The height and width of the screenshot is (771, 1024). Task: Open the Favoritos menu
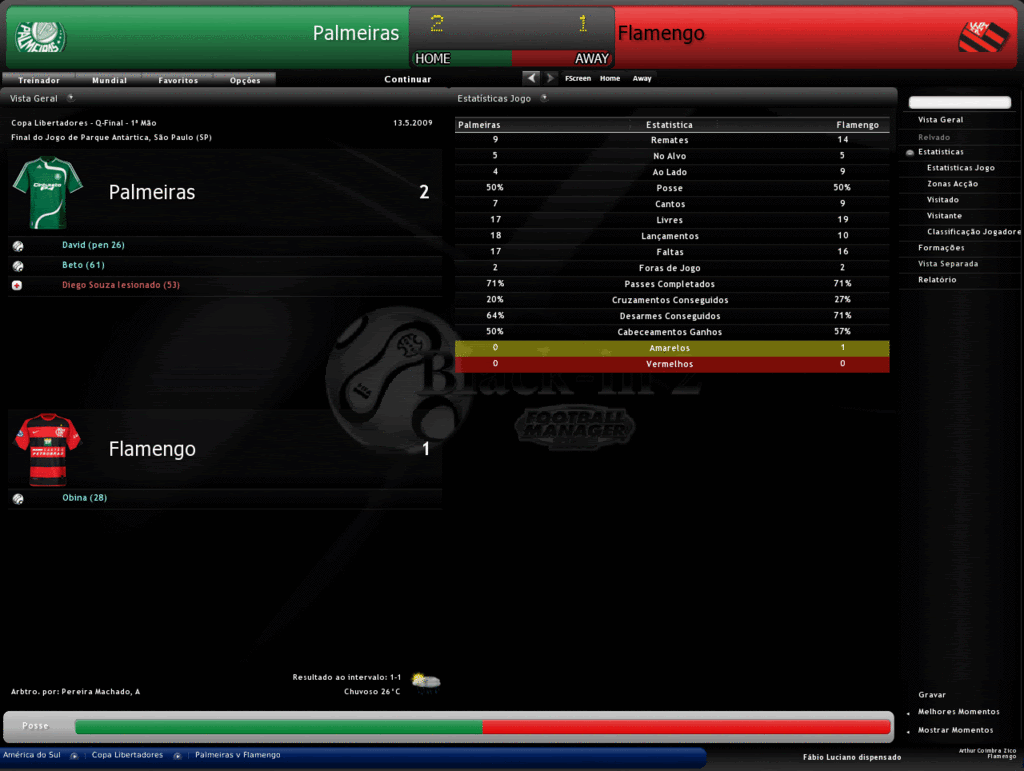(x=178, y=80)
